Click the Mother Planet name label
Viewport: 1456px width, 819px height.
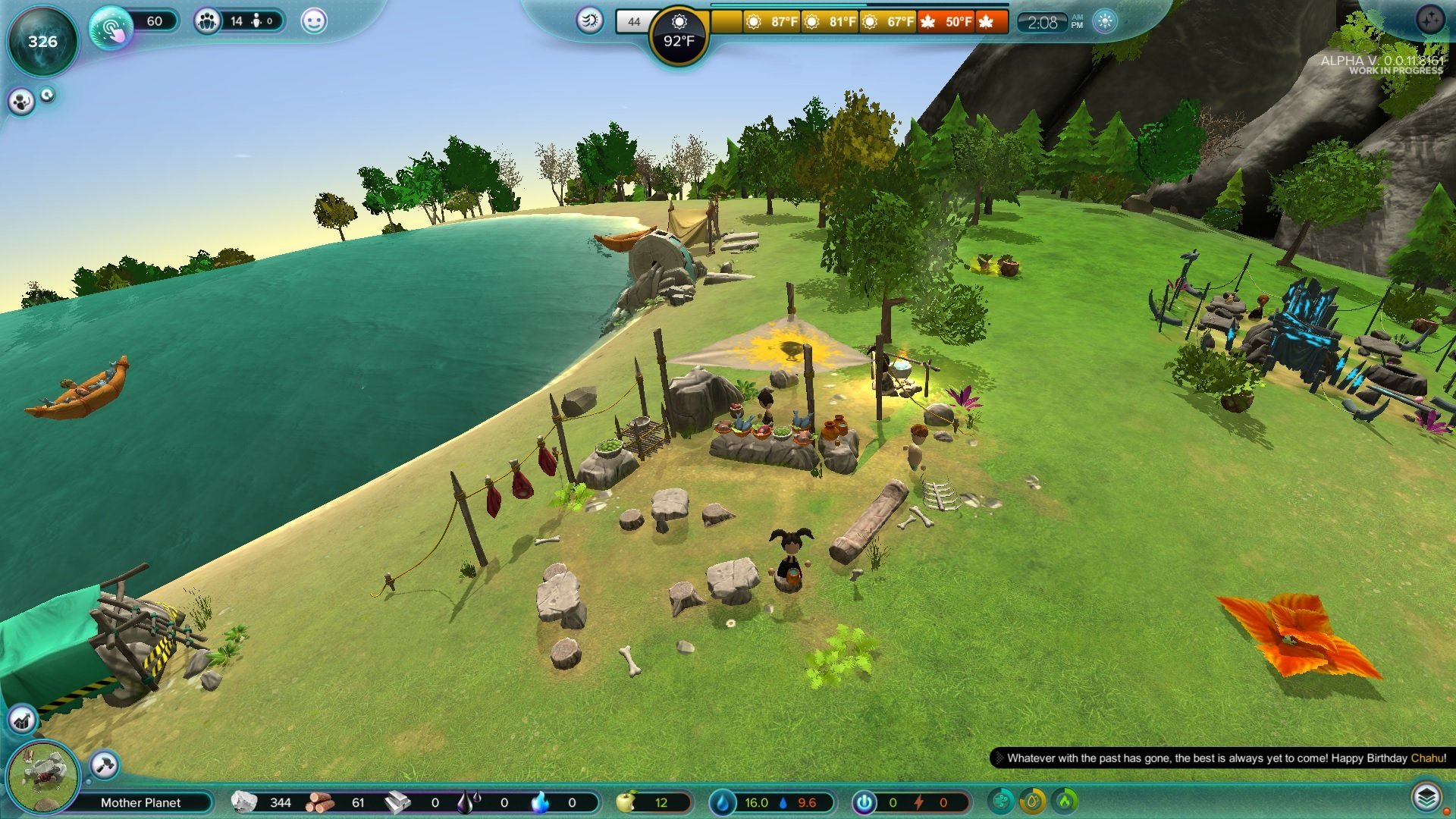point(140,802)
